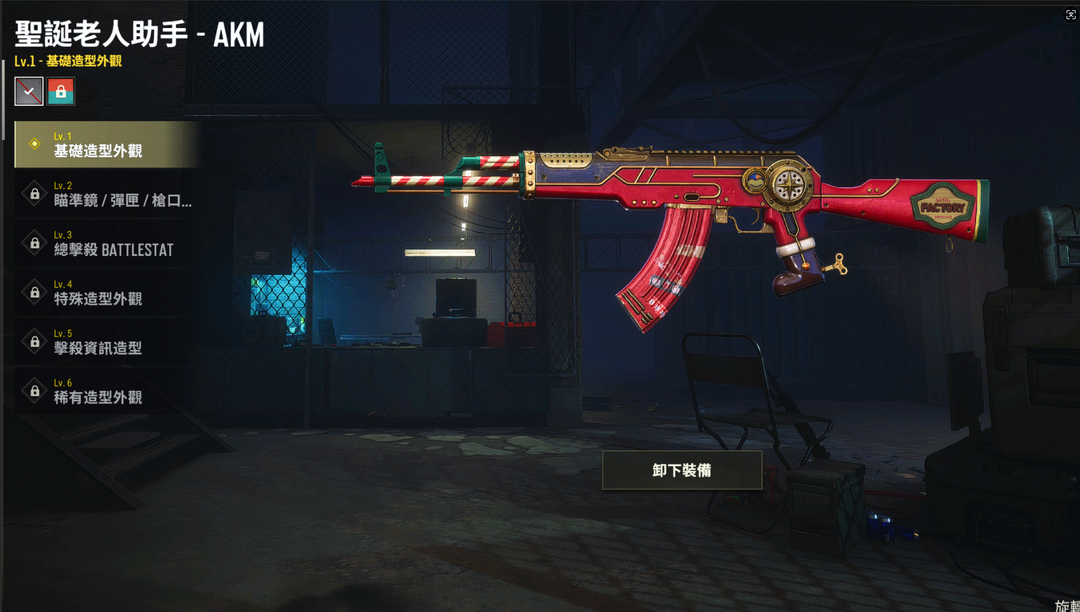The image size is (1080, 612).
Task: Select the locked red and teal skin swatch
Action: point(61,91)
